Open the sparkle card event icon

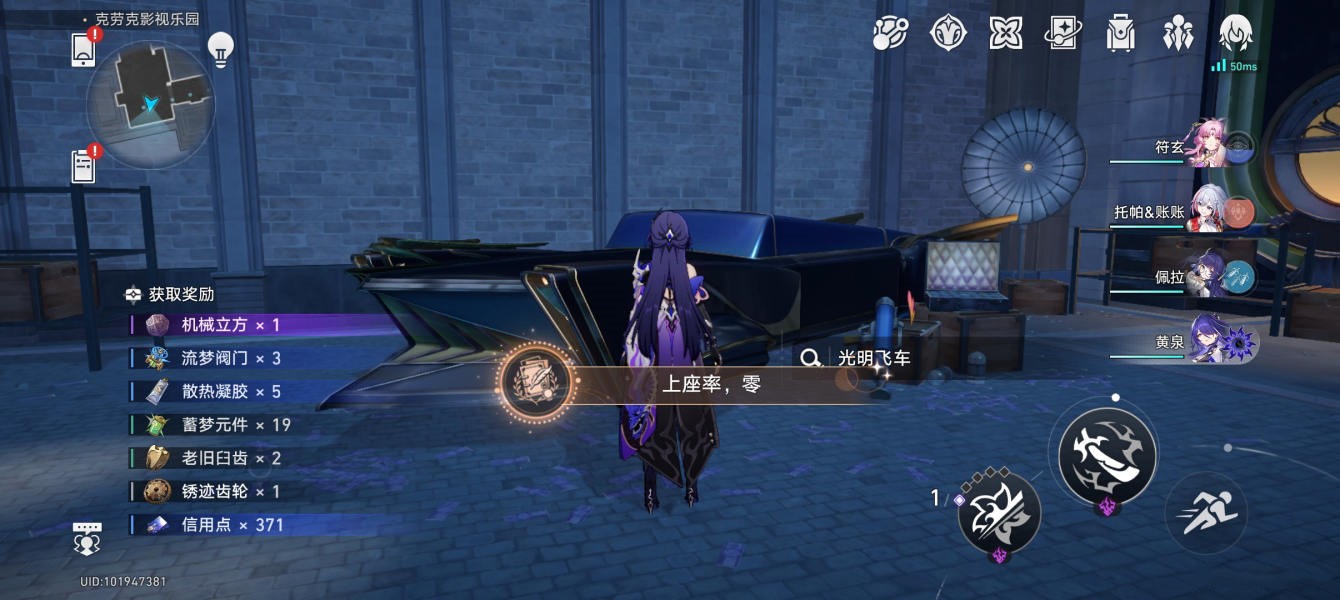point(1063,33)
